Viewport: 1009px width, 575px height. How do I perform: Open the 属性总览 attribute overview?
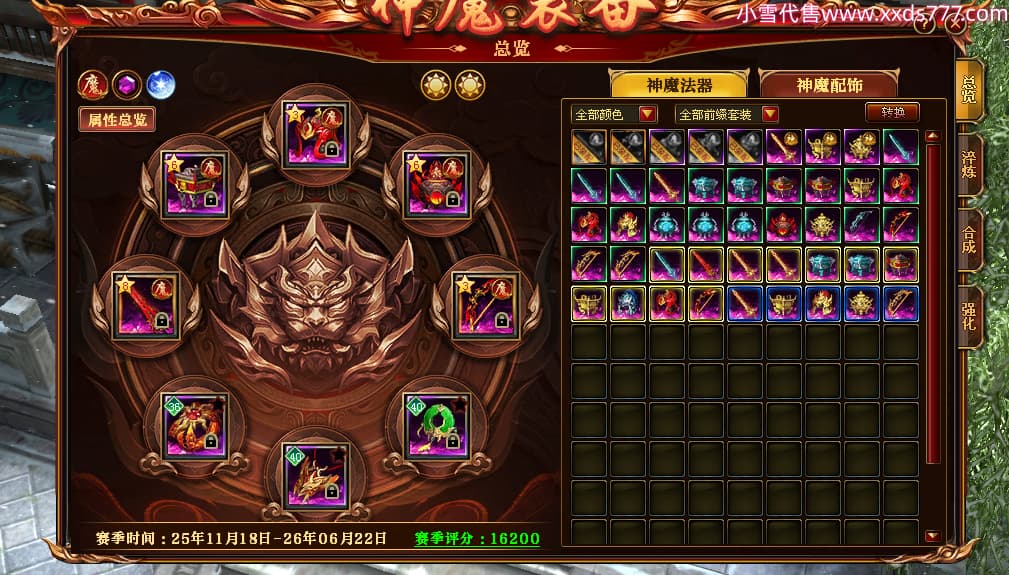117,120
